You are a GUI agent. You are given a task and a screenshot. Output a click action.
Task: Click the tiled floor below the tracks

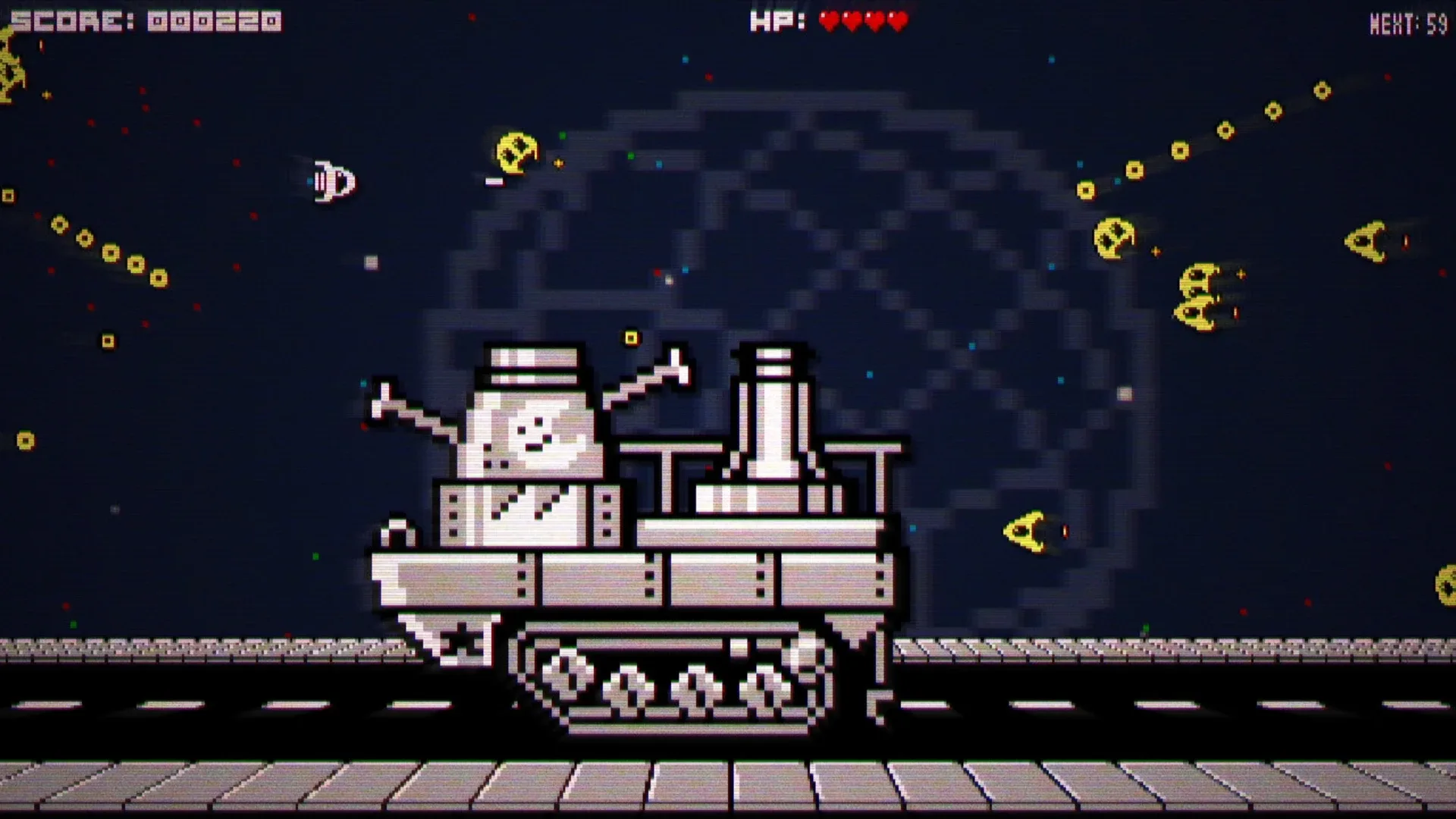pyautogui.click(x=728, y=789)
